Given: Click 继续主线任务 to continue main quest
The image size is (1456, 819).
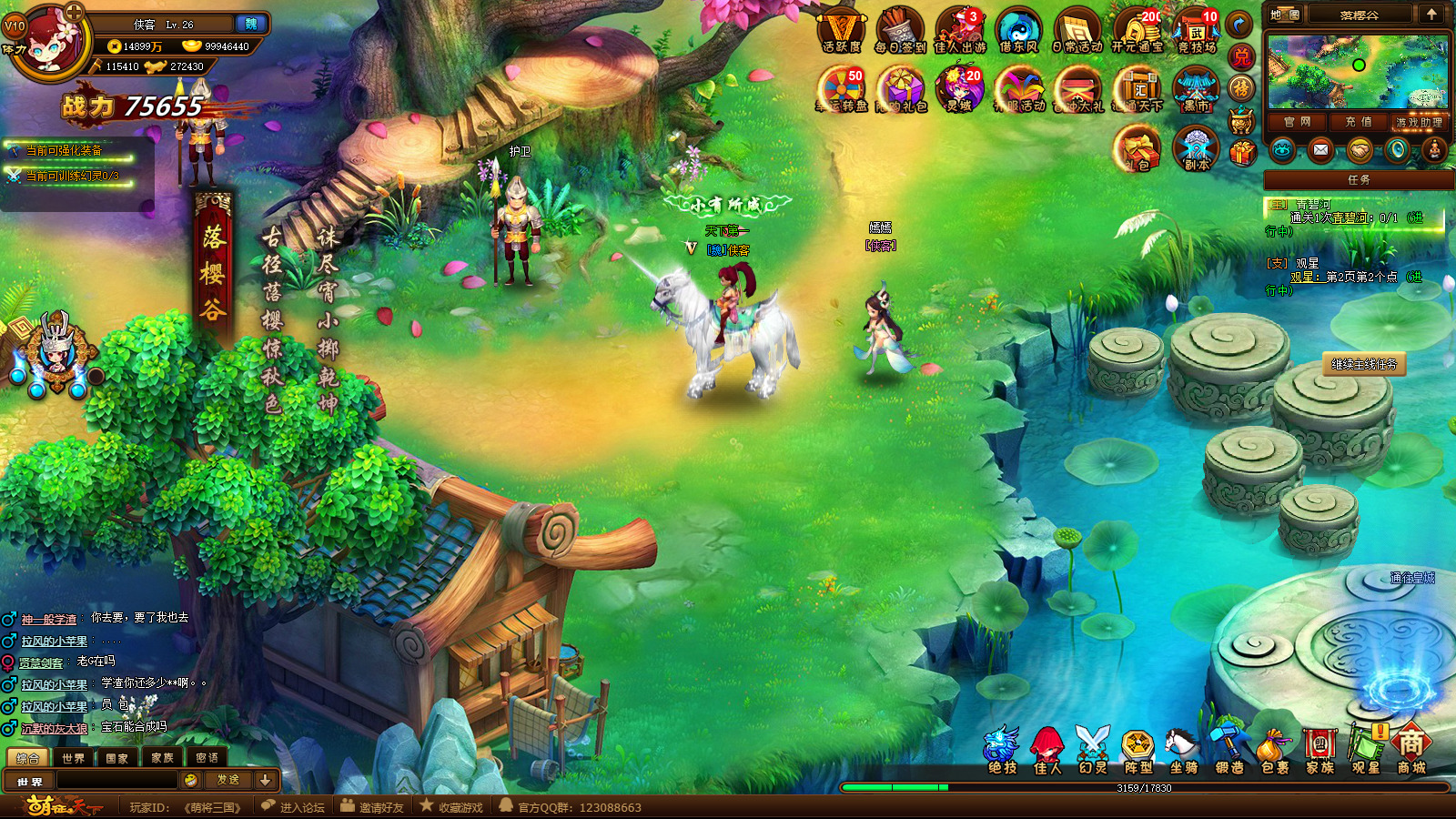Looking at the screenshot, I should pyautogui.click(x=1363, y=364).
